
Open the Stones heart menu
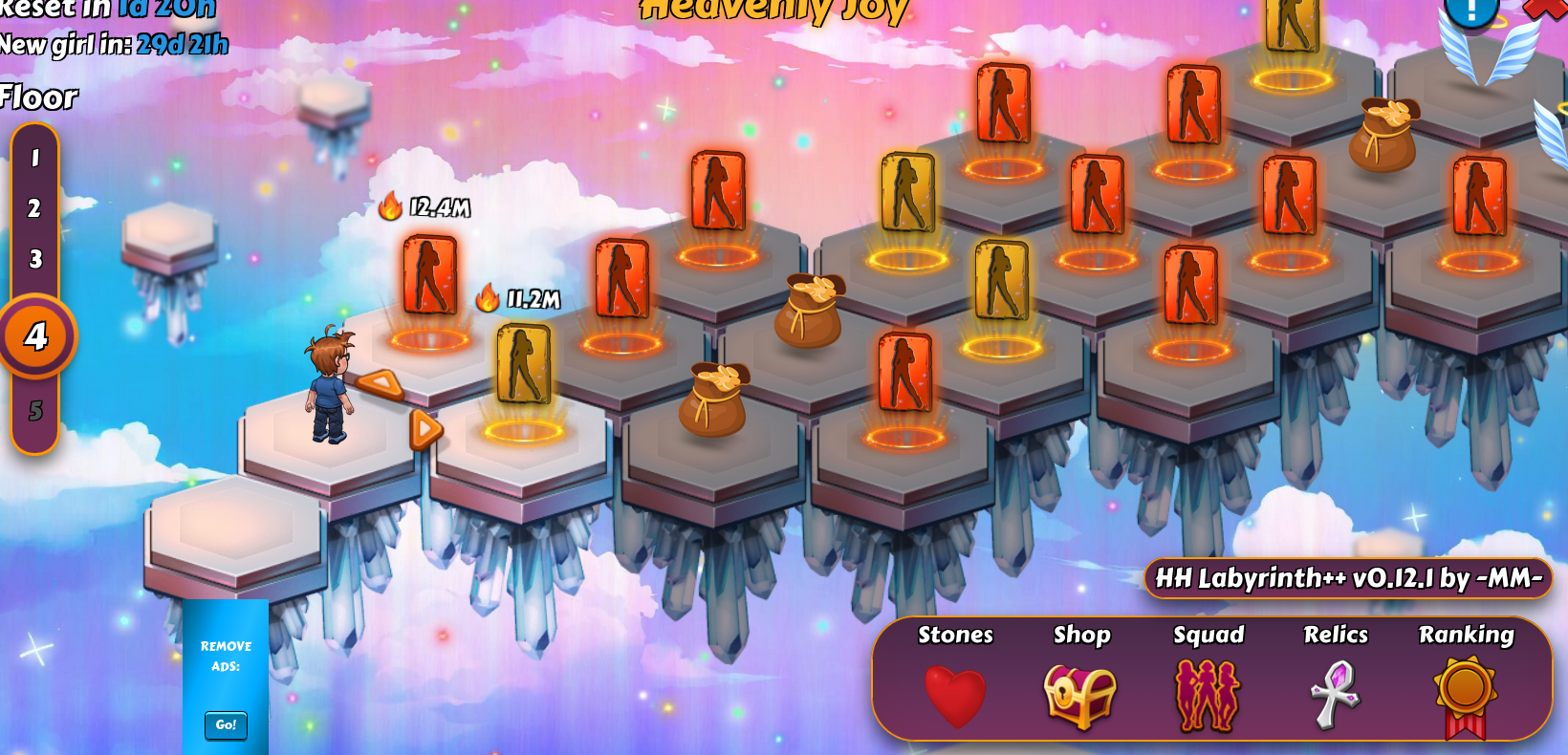955,694
